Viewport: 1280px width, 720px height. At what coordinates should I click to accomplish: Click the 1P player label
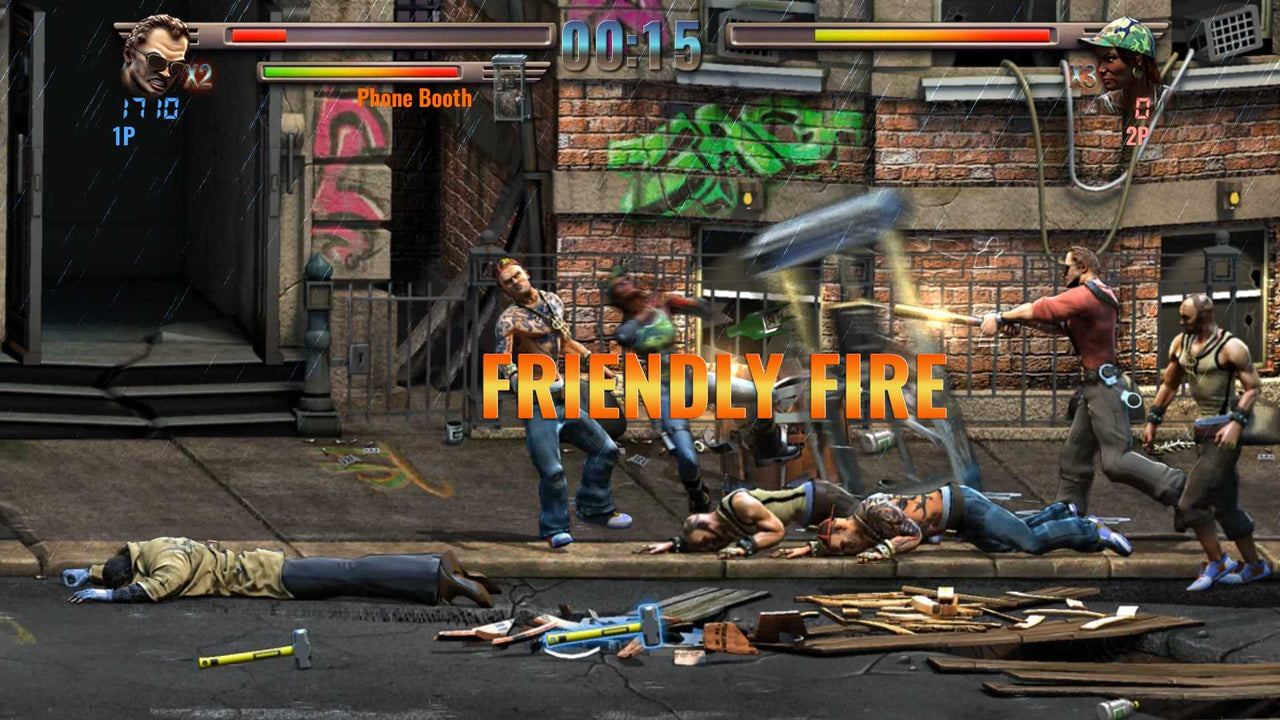pyautogui.click(x=125, y=131)
